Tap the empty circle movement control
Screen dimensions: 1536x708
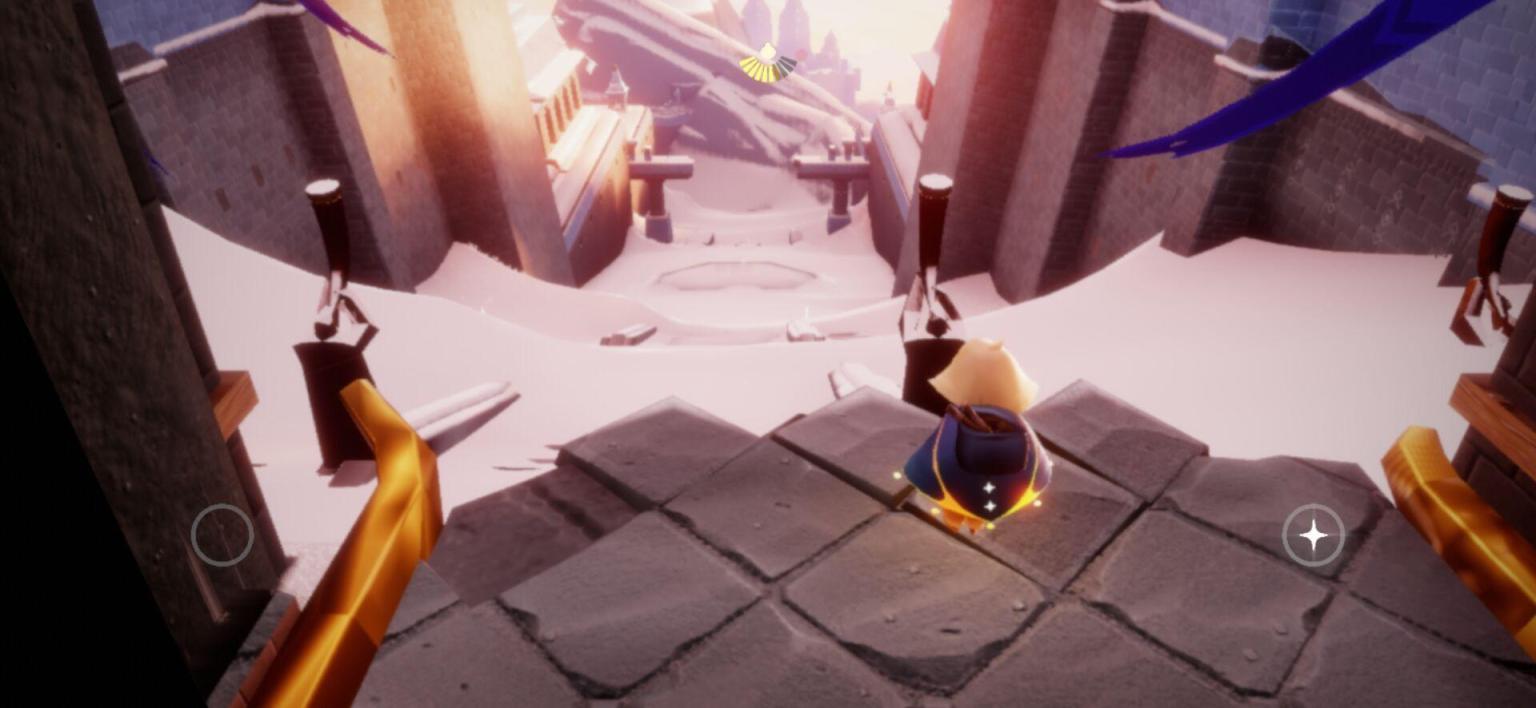click(x=222, y=536)
